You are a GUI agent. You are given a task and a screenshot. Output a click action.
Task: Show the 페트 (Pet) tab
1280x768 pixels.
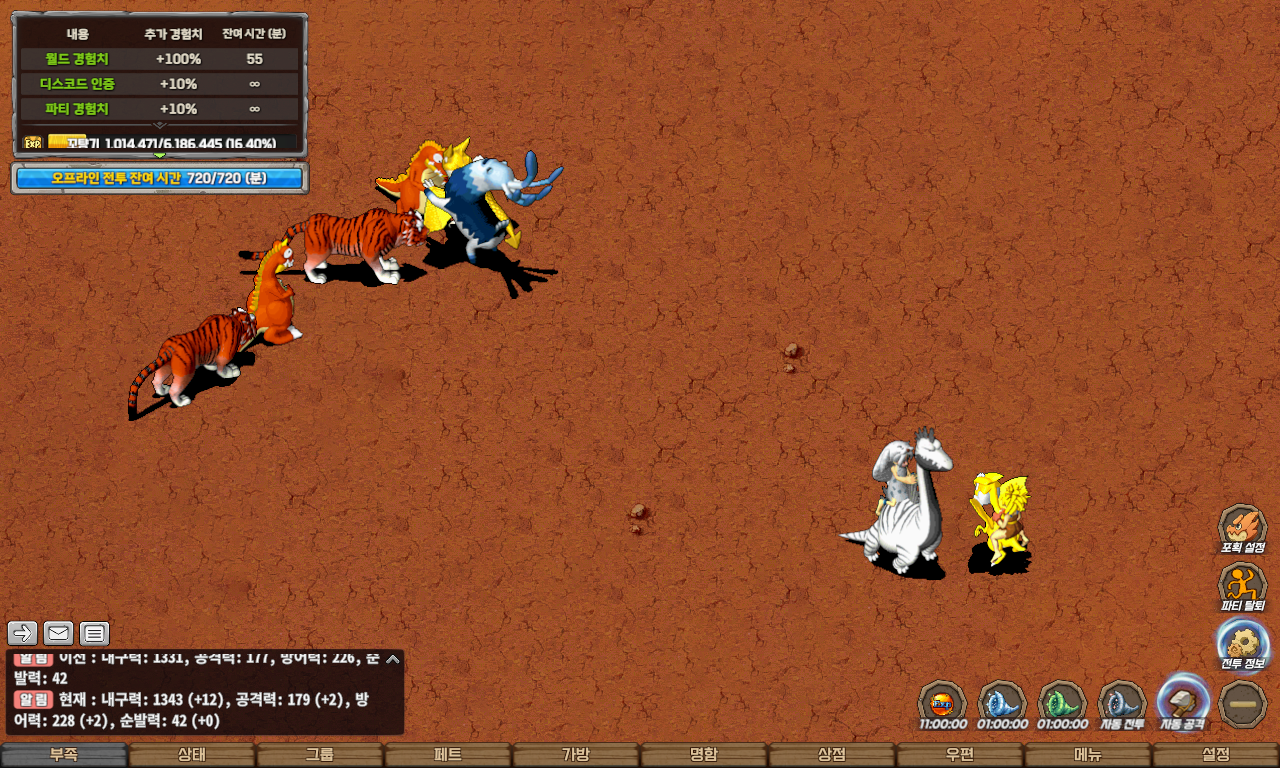point(448,755)
